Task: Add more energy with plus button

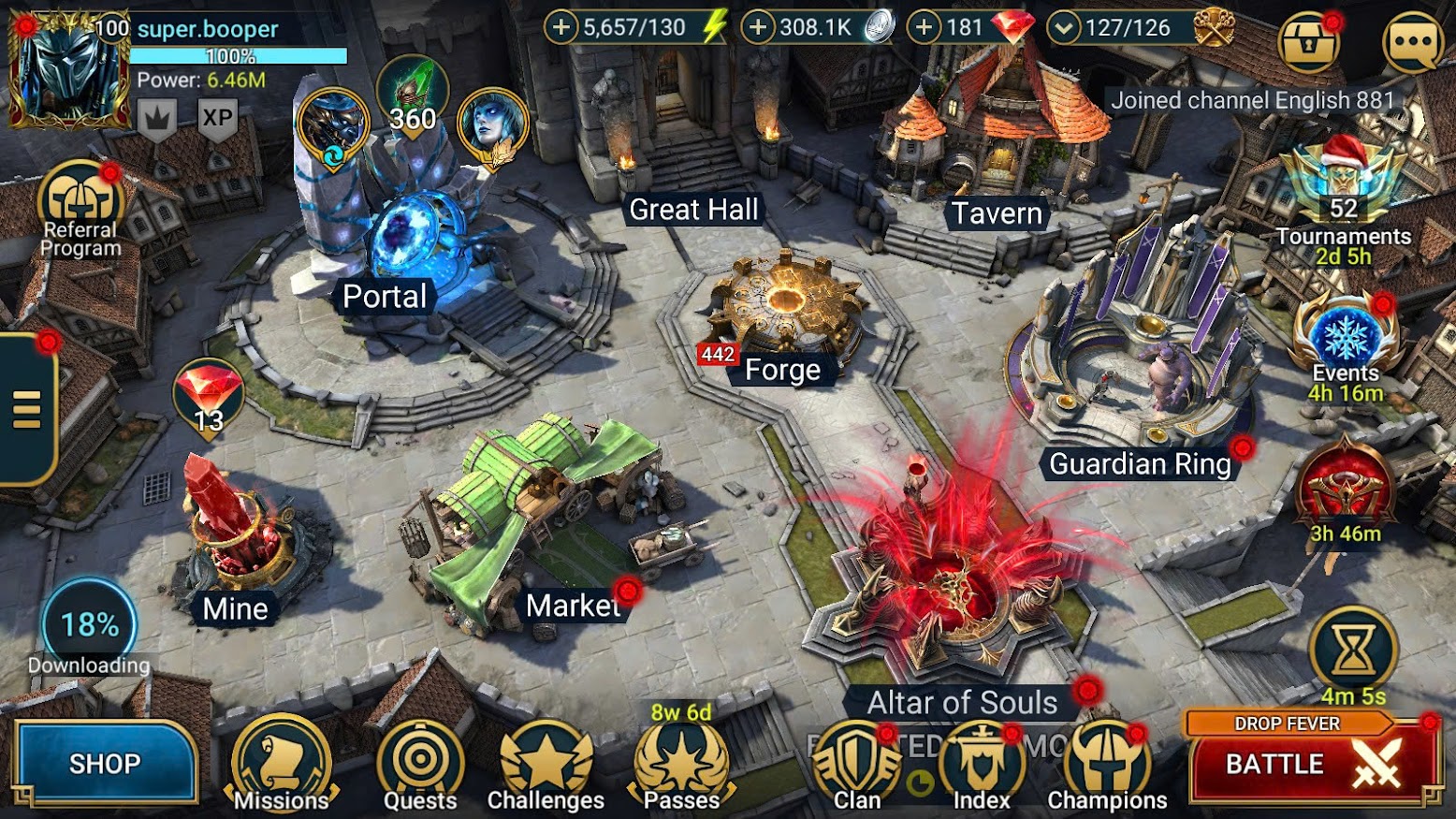Action: click(561, 27)
